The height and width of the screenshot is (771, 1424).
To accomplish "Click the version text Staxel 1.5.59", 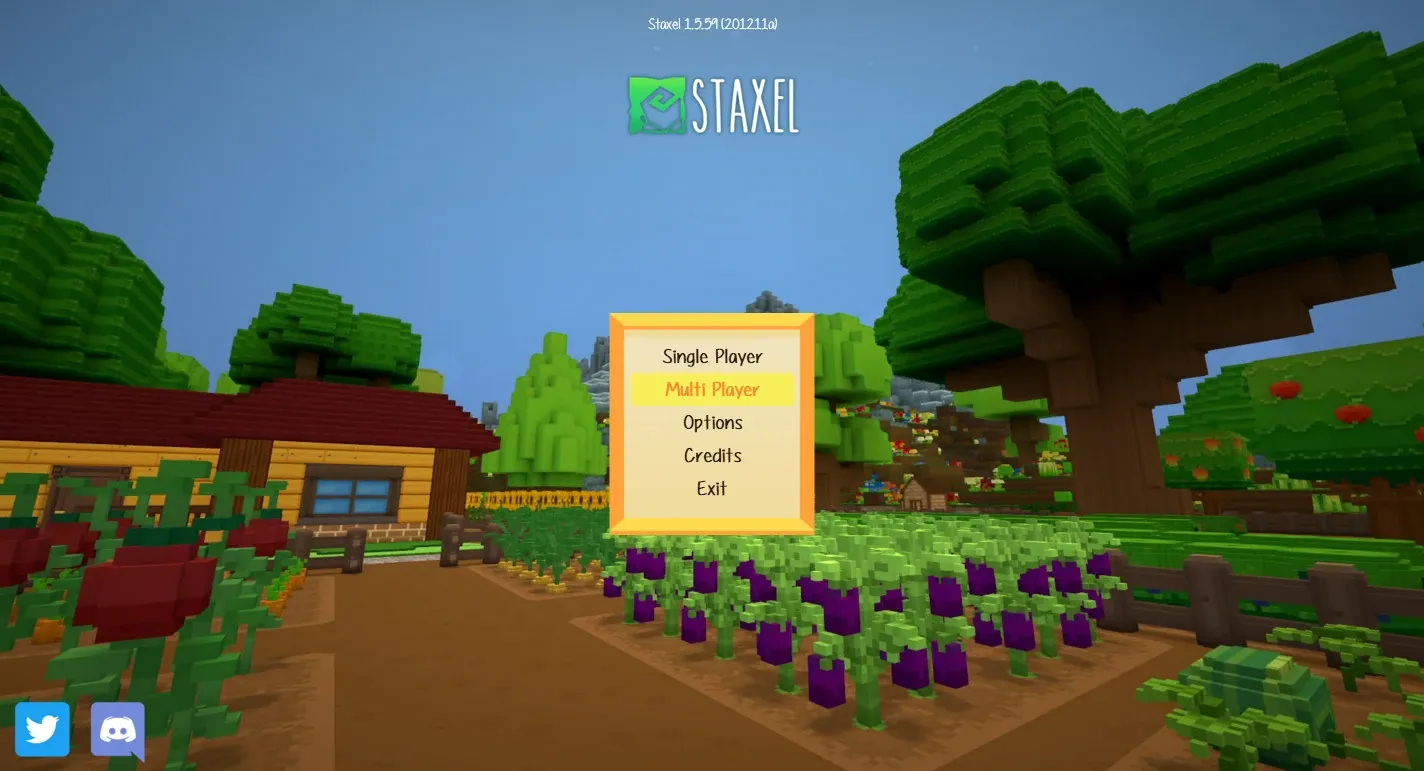I will [x=712, y=23].
